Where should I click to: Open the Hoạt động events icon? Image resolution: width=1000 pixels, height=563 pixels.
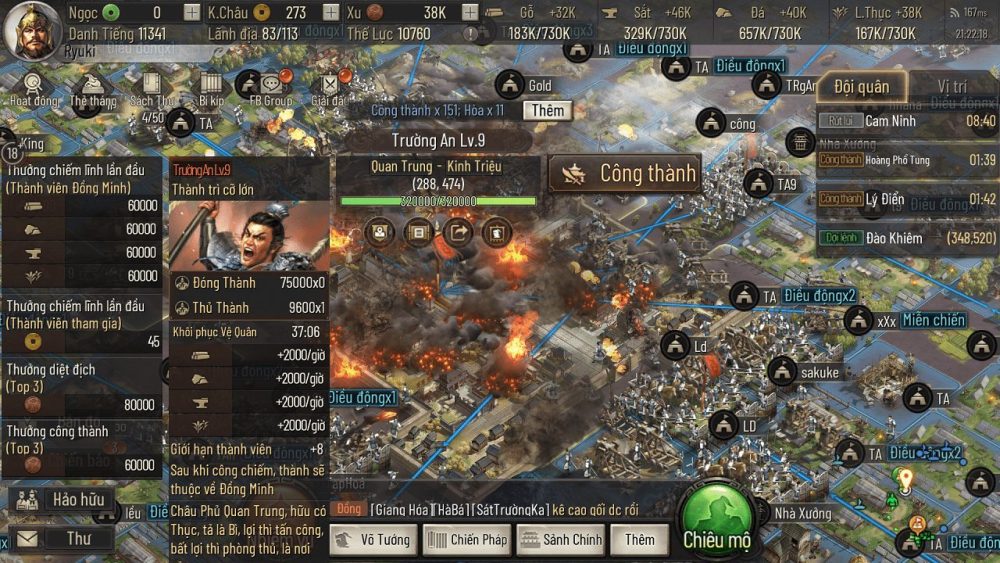click(34, 88)
